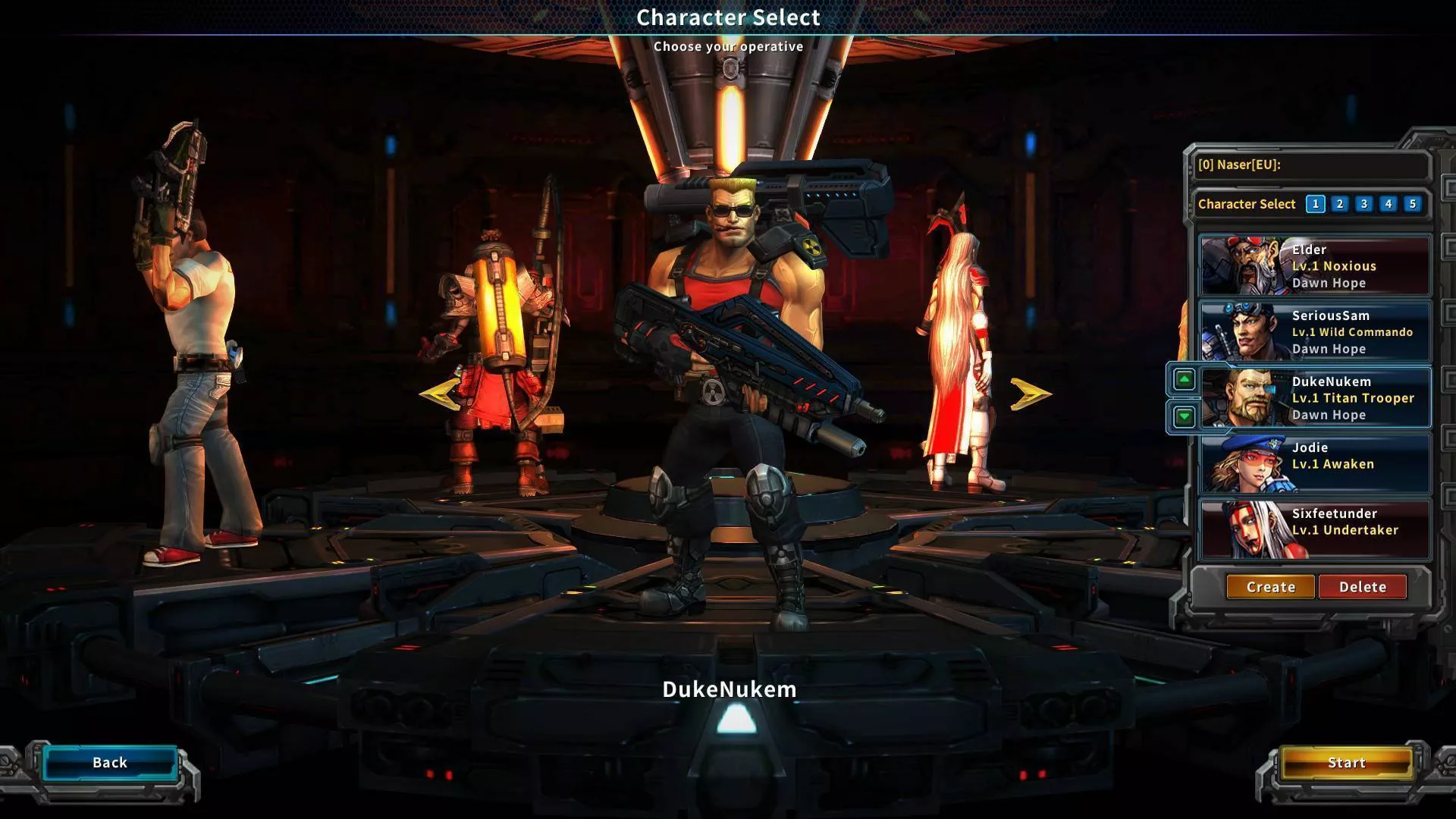
Task: Pick Jodie the Awaken character
Action: pos(1315,464)
